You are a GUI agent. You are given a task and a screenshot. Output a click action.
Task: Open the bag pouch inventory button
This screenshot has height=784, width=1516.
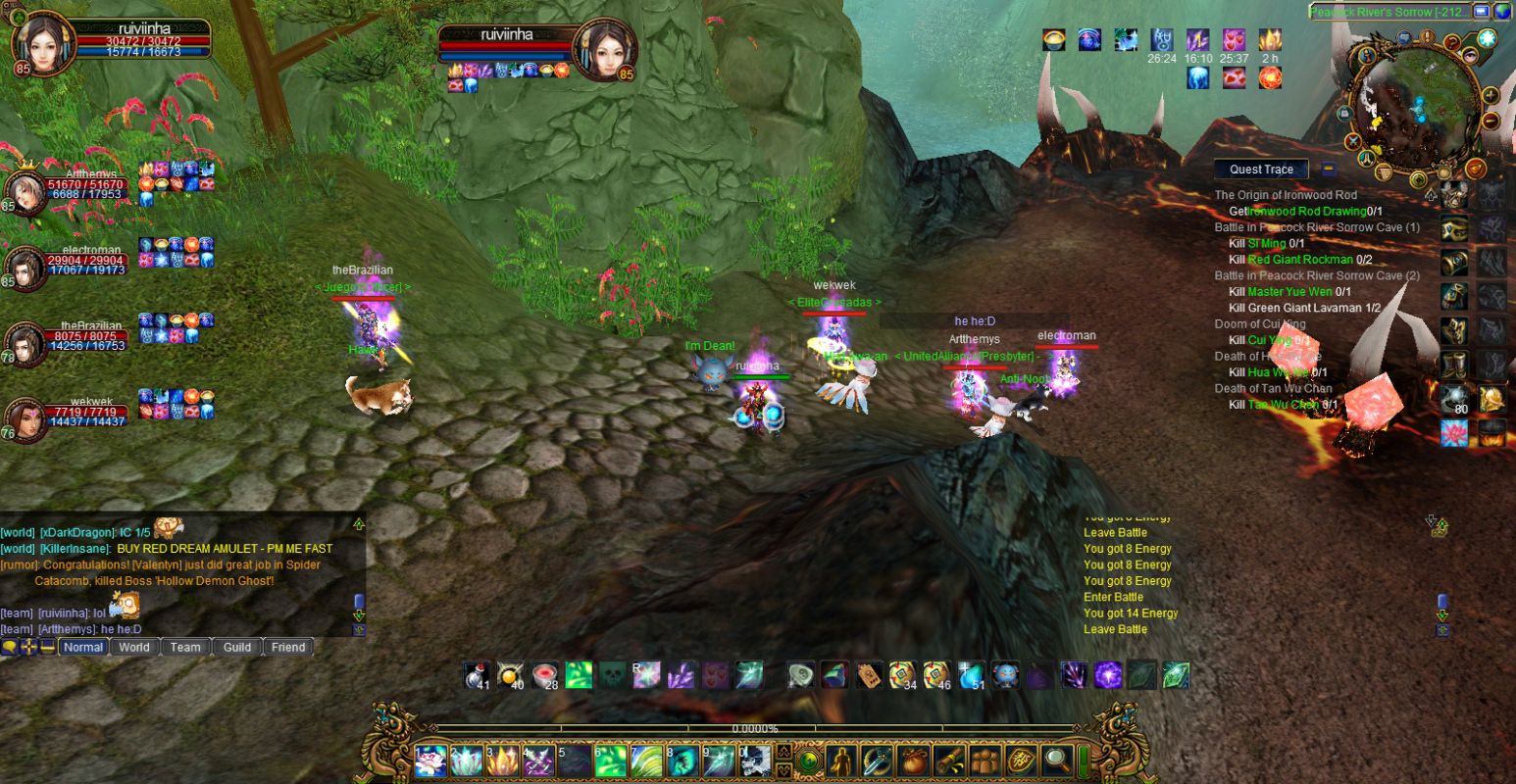click(x=913, y=759)
